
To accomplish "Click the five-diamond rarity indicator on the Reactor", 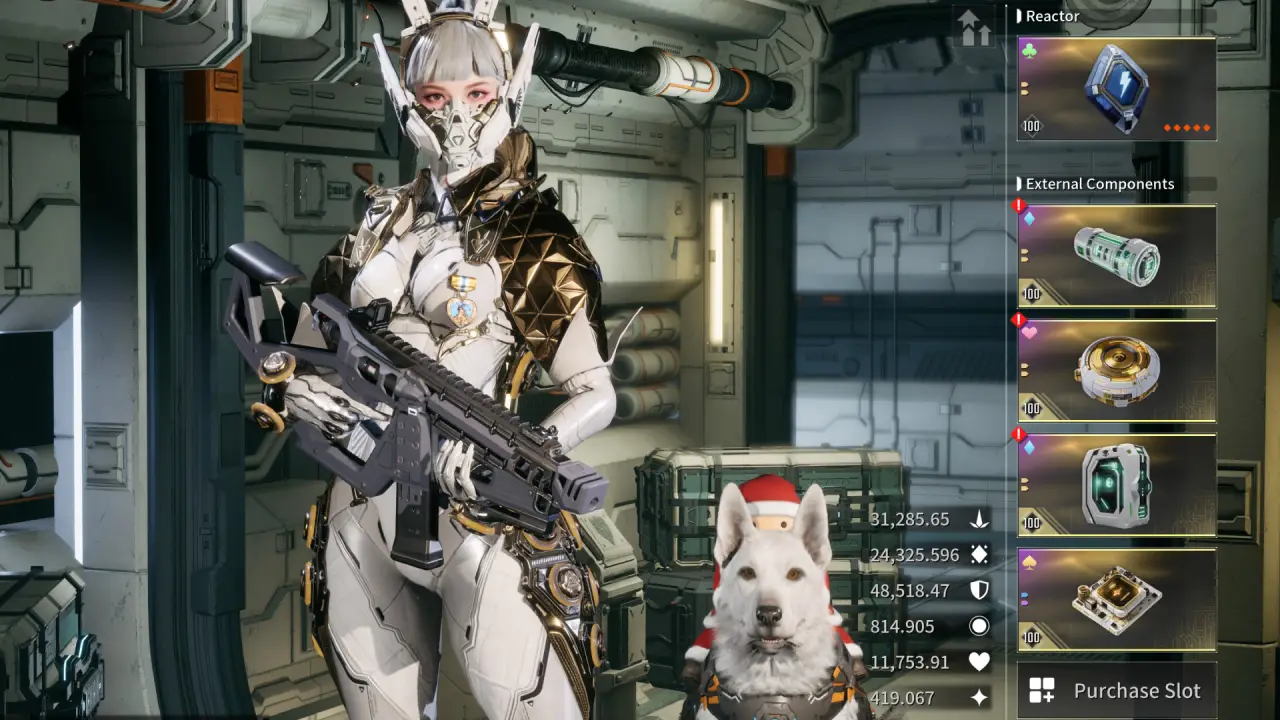I will point(1190,128).
